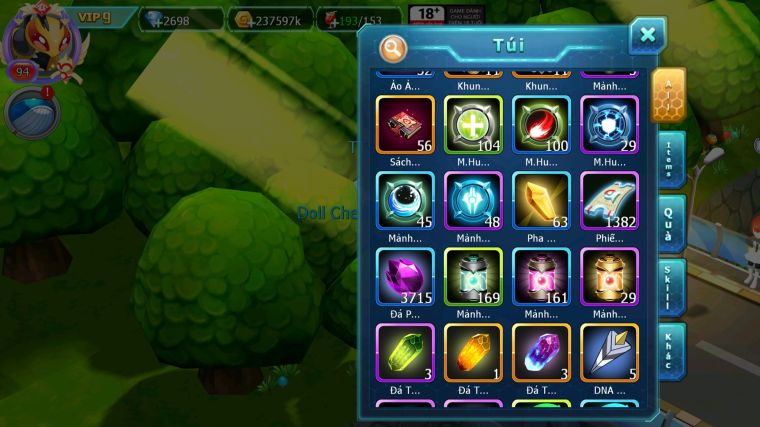Pick the golden Pha crystal item
The height and width of the screenshot is (427, 760).
click(x=541, y=201)
